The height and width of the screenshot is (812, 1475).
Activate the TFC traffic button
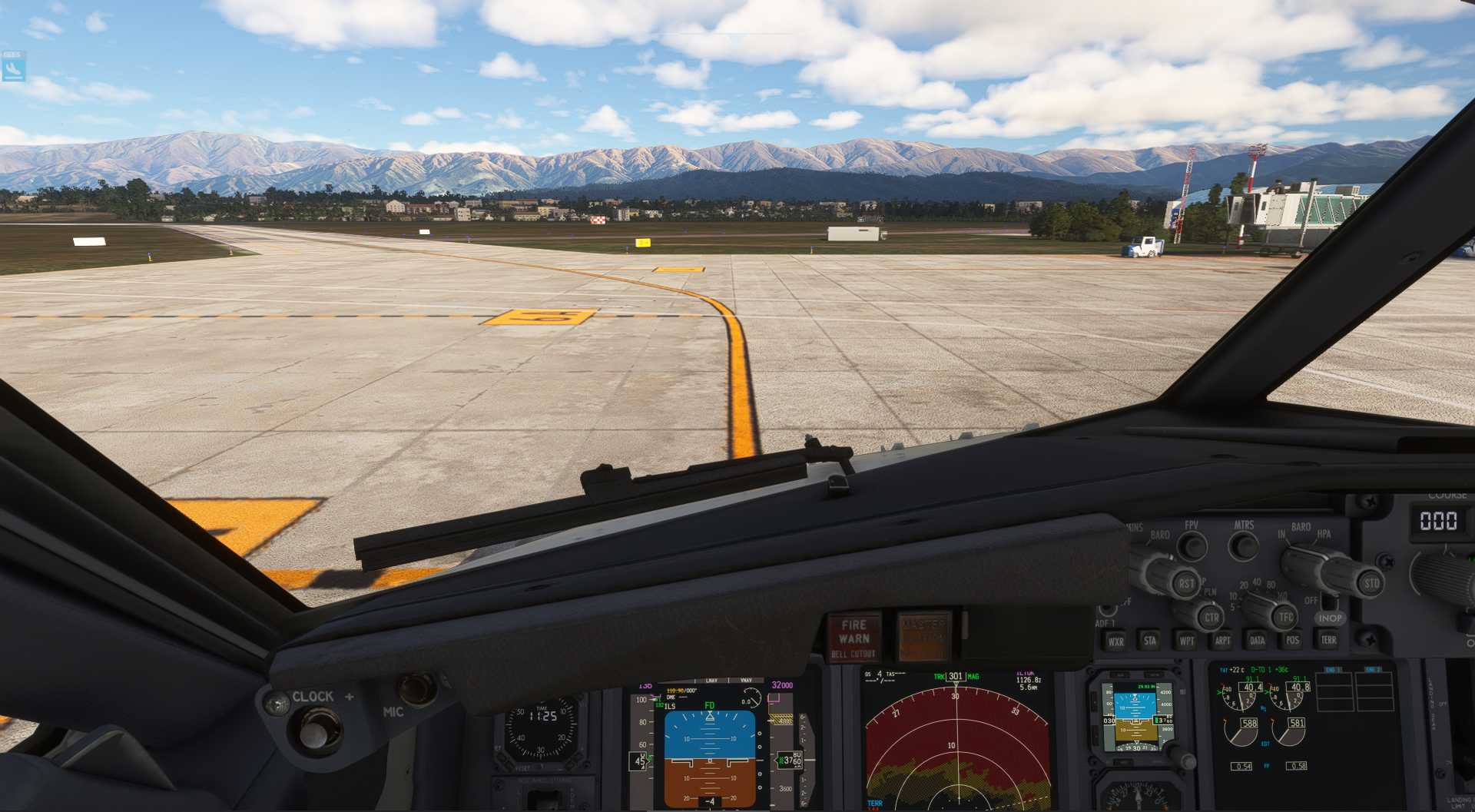[x=1285, y=616]
